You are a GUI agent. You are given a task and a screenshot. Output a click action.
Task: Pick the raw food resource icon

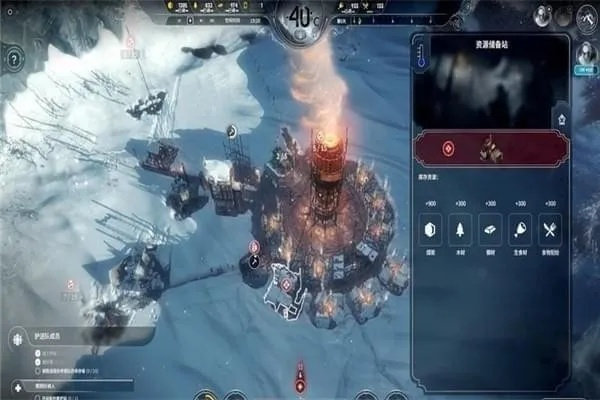coord(520,229)
